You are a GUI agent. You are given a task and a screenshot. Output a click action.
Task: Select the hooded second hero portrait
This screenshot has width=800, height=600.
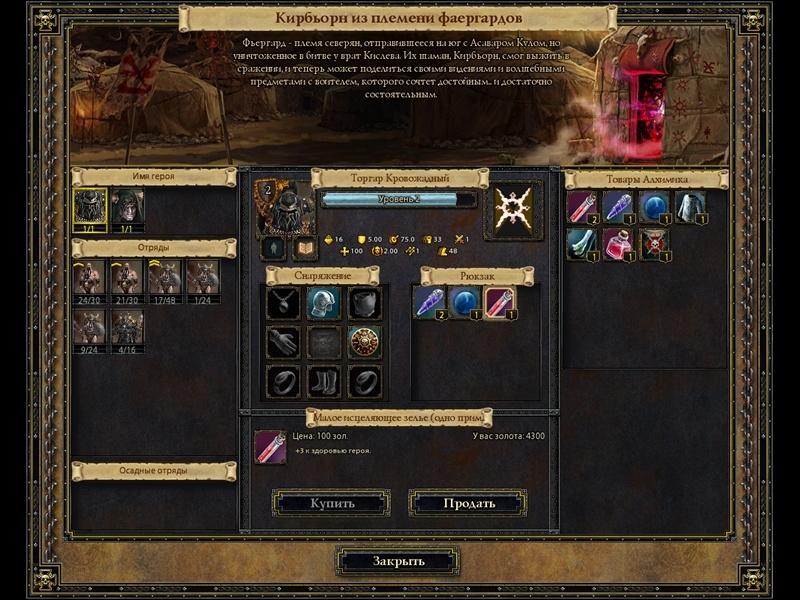(127, 207)
